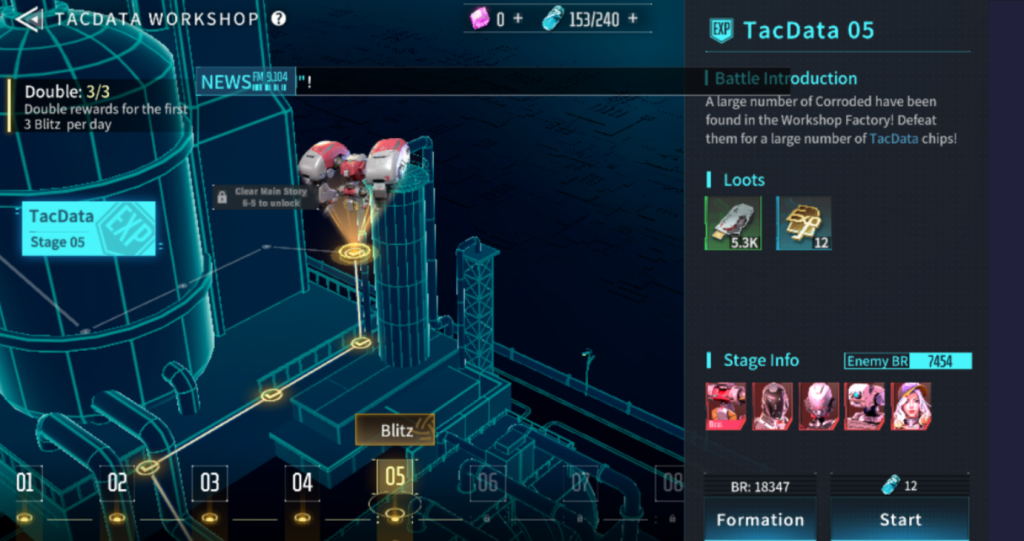
Task: View the red mech enemy portrait
Action: 726,406
